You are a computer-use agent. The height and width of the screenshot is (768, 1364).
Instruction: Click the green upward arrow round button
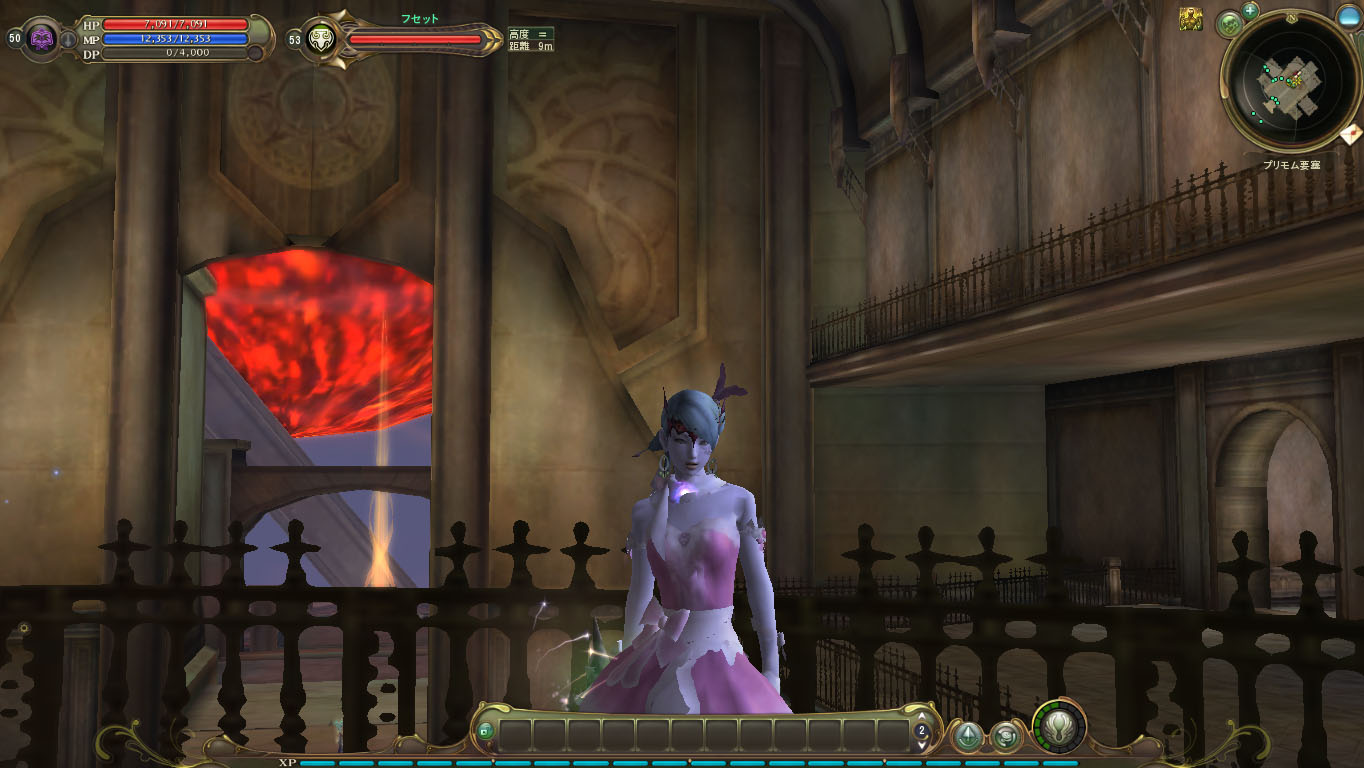pos(967,737)
